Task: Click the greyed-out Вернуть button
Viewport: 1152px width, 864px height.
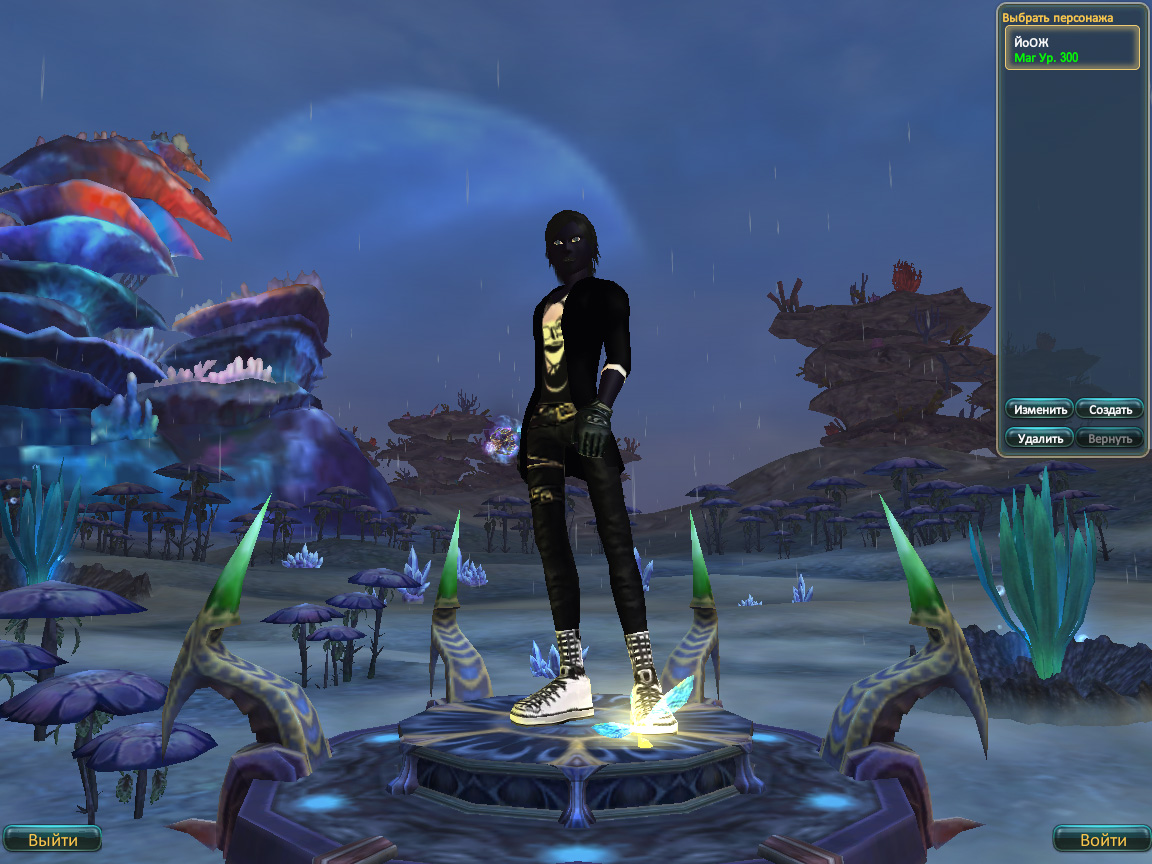Action: [1109, 438]
